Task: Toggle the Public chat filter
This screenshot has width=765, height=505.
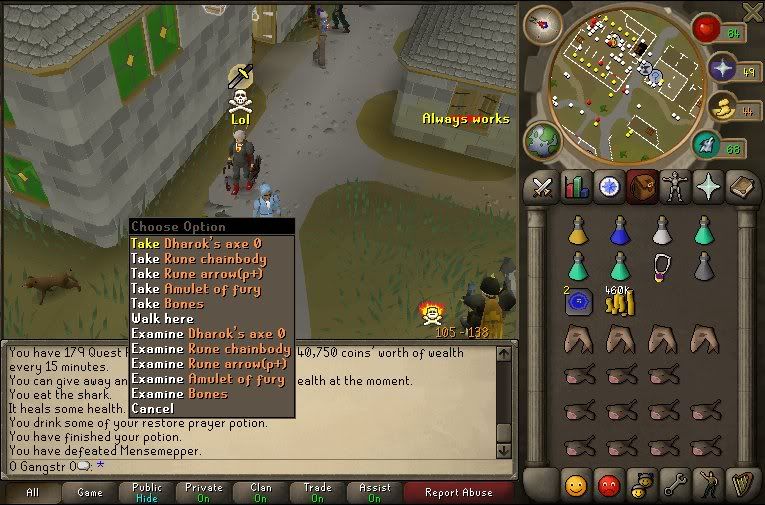Action: (147, 492)
